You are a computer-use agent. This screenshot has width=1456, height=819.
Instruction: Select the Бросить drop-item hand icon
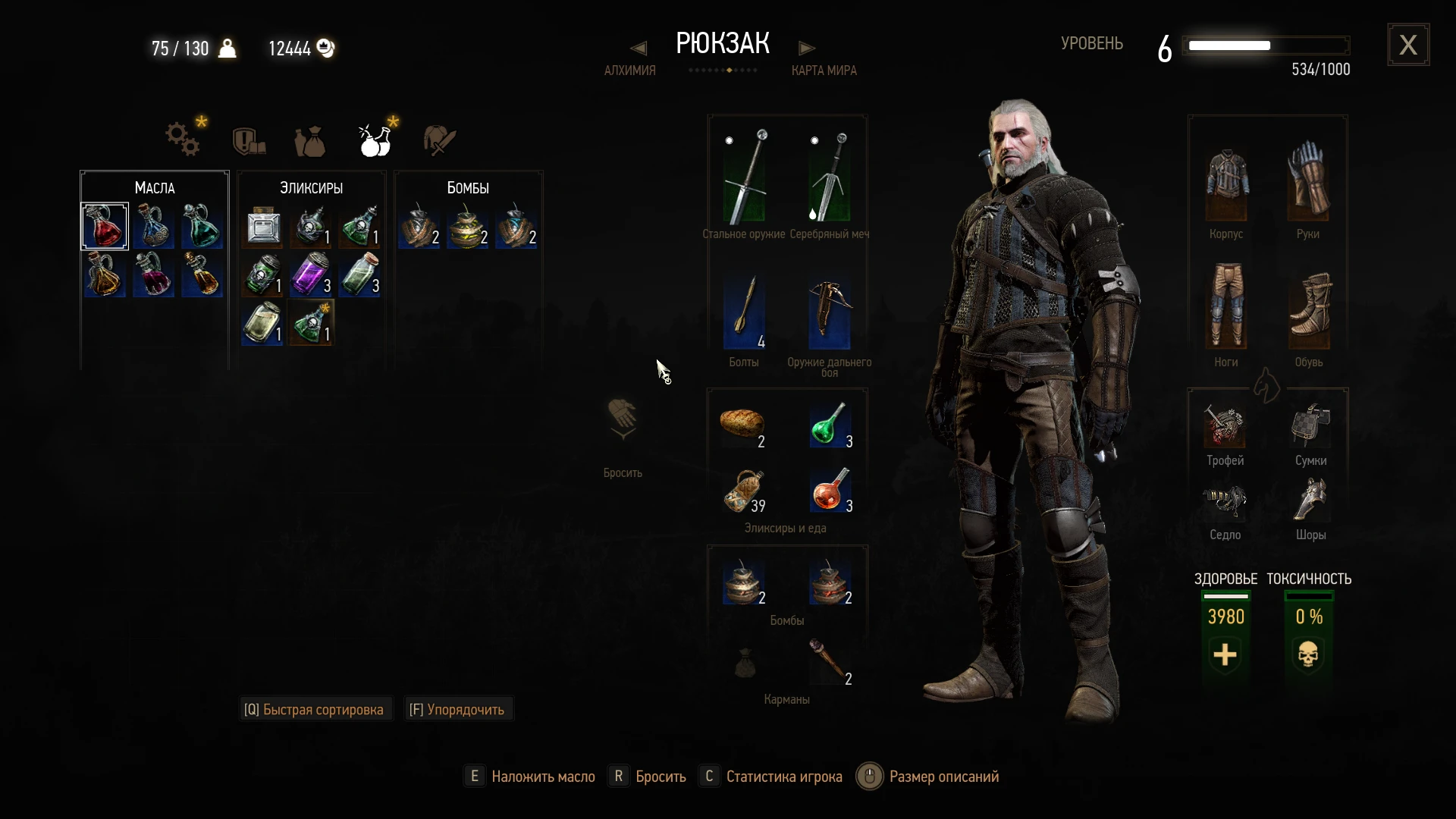pyautogui.click(x=622, y=419)
